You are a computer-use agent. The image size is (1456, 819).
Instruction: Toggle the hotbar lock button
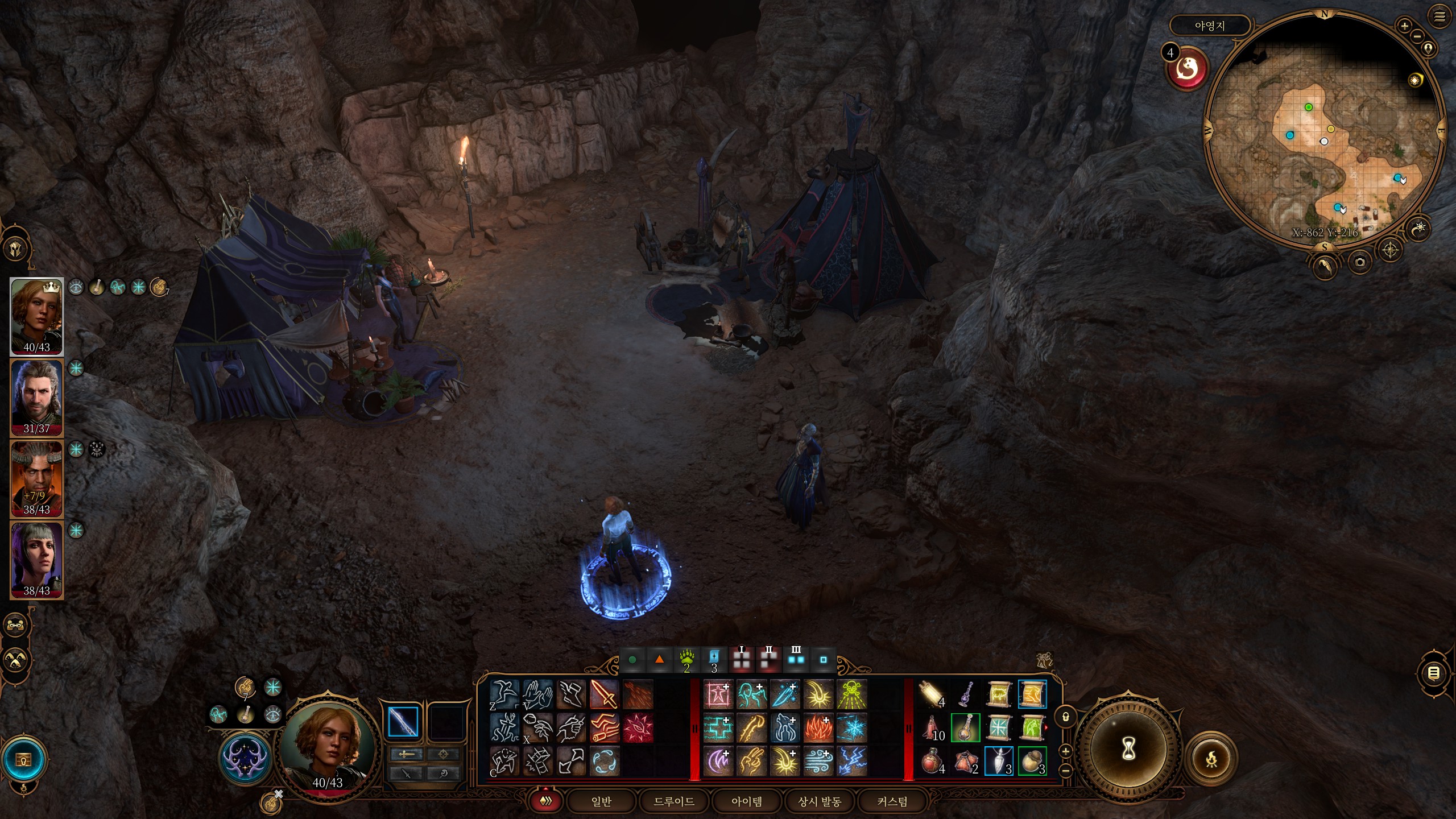tap(1066, 717)
